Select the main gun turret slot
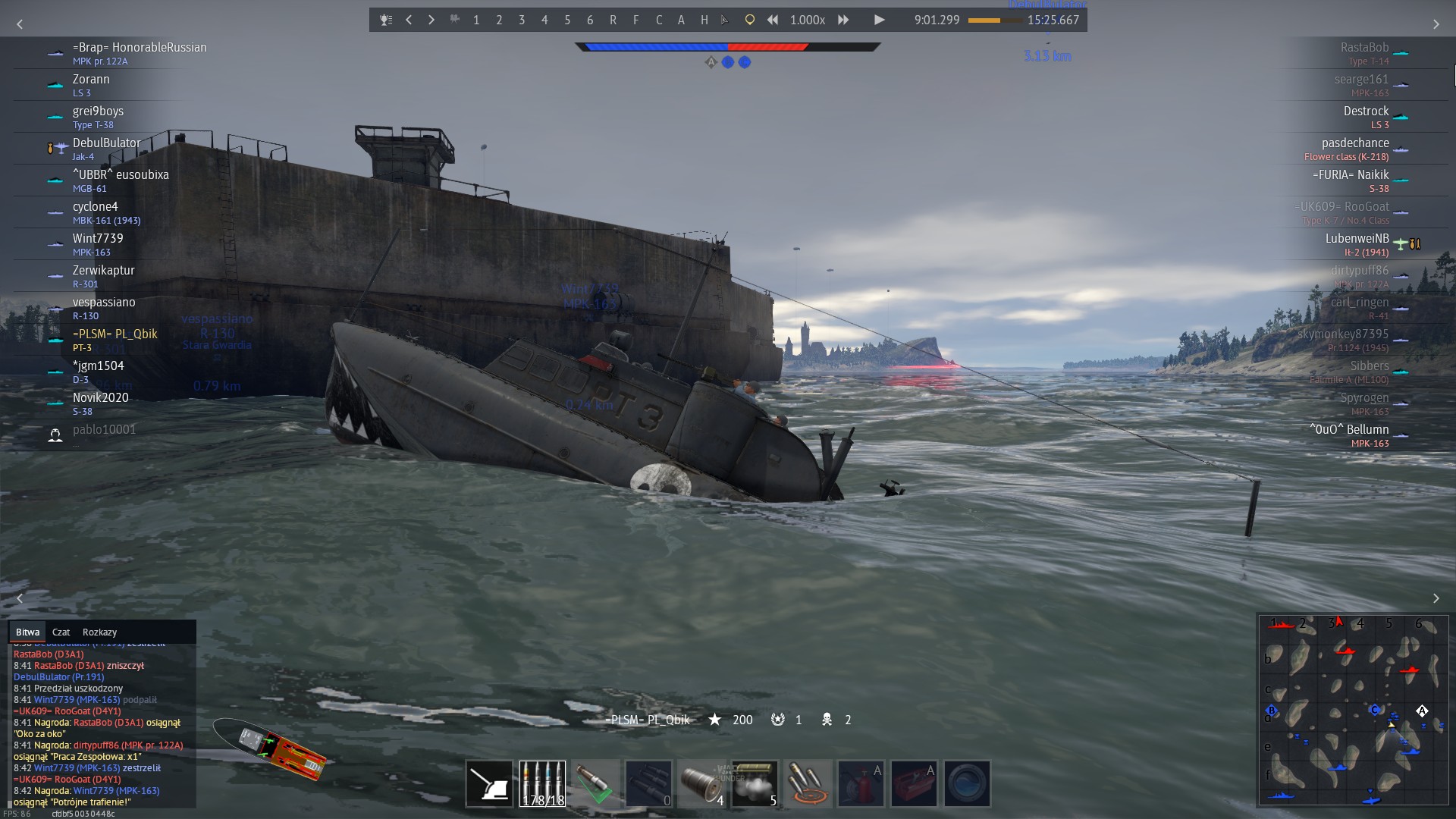The height and width of the screenshot is (819, 1456). click(489, 783)
